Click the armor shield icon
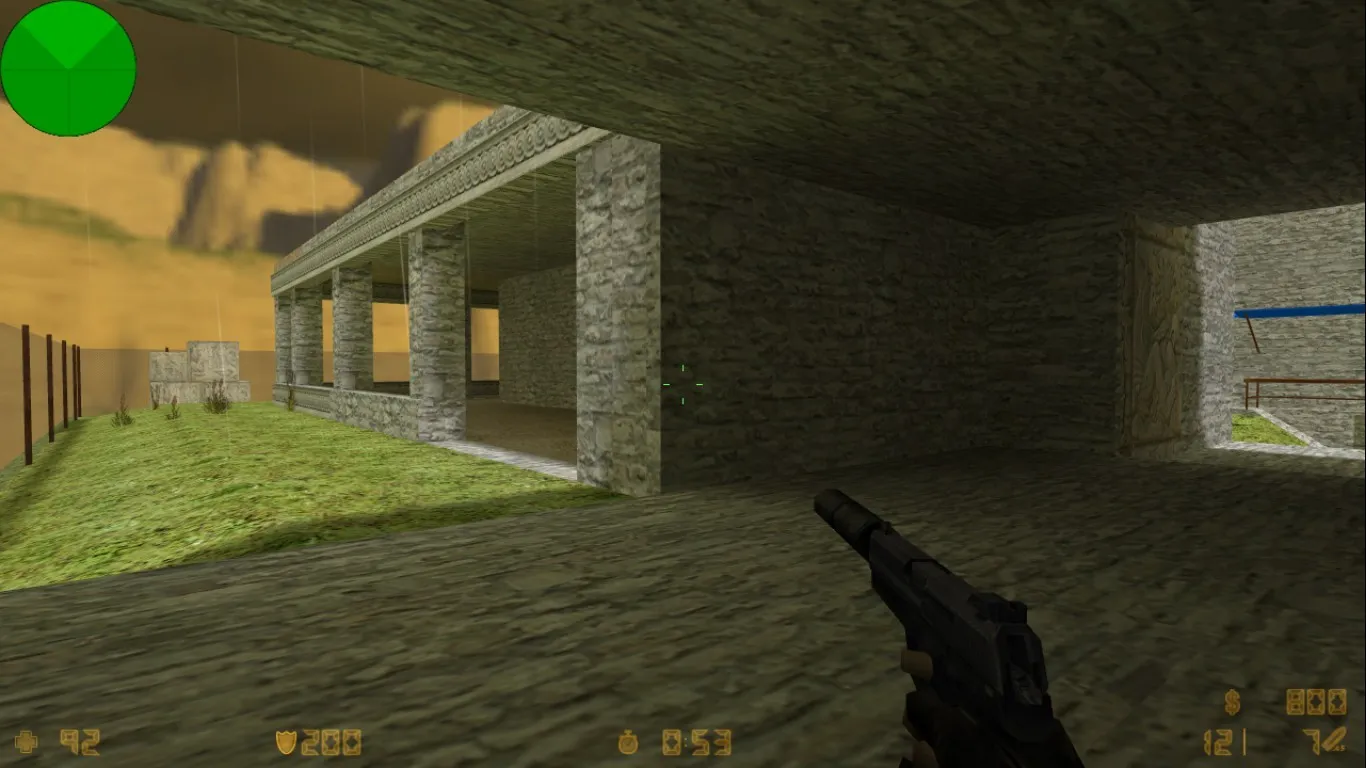Viewport: 1366px width, 768px height. [x=285, y=742]
